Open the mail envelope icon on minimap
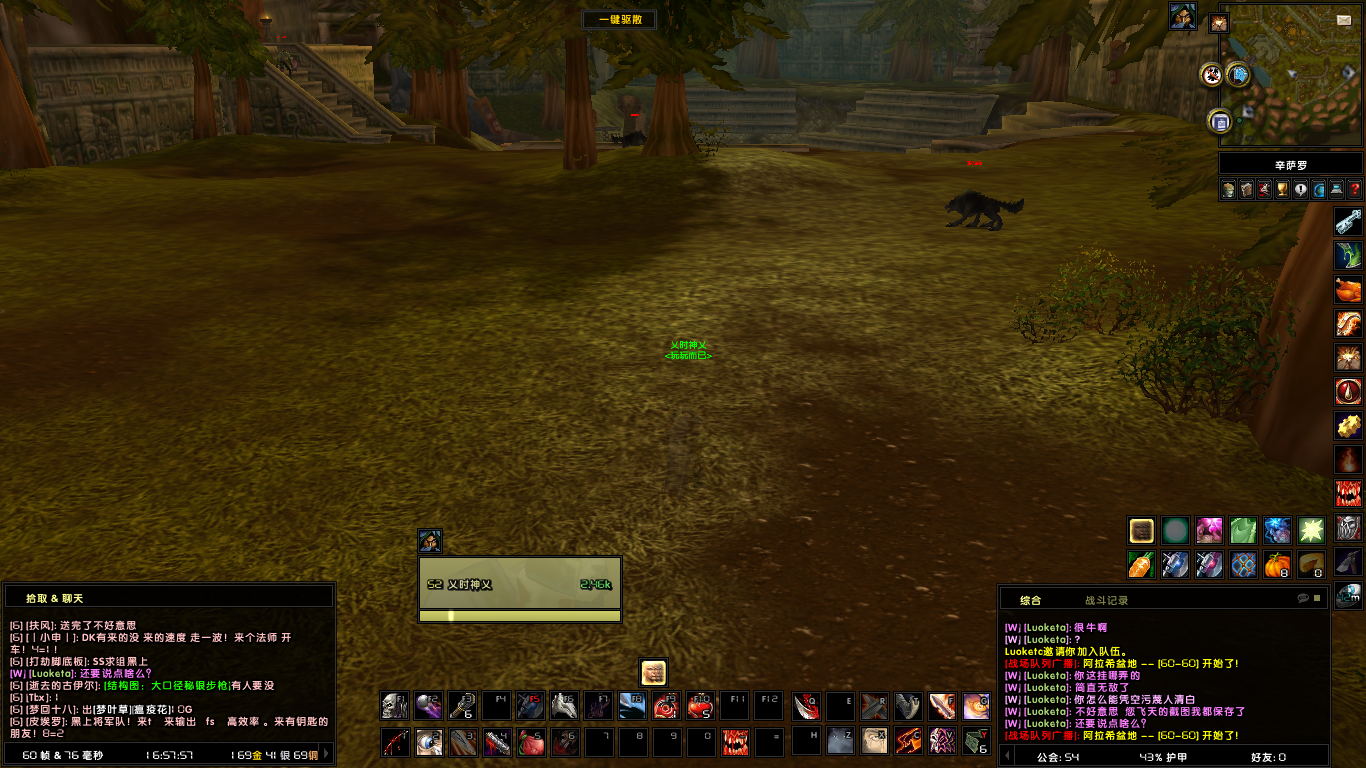The image size is (1366, 768). (x=1344, y=20)
